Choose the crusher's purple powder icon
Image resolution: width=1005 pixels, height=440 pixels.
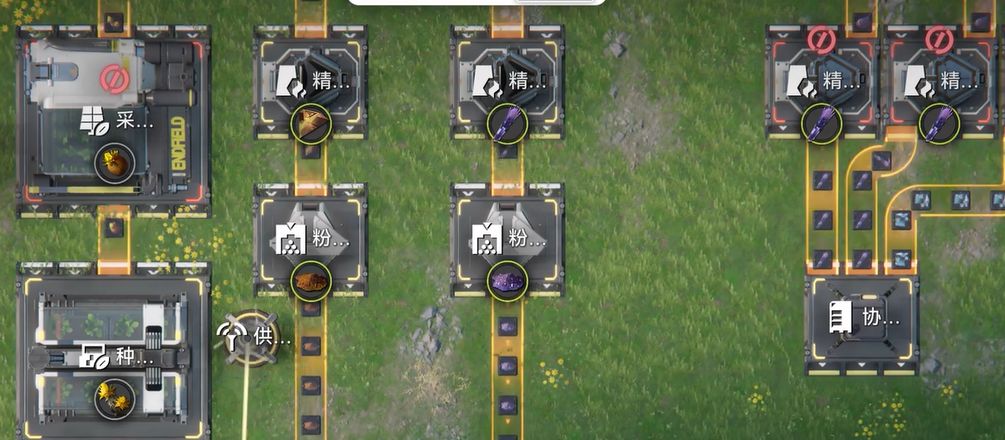click(x=507, y=281)
